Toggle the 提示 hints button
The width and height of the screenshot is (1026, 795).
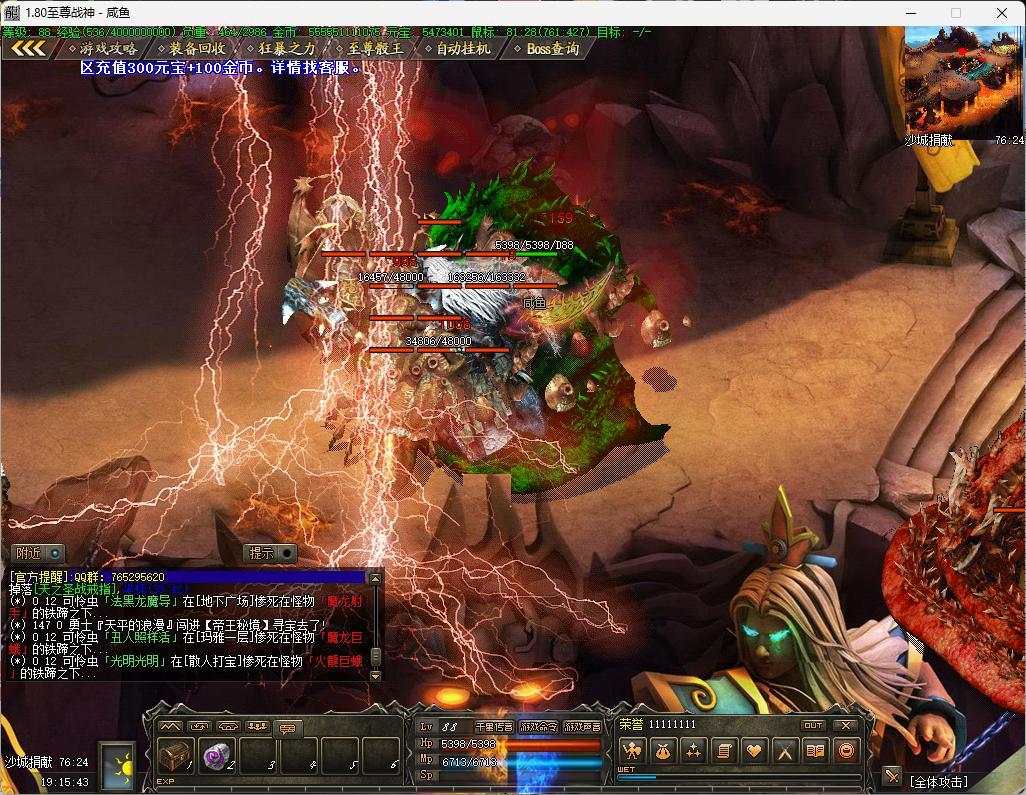click(271, 553)
